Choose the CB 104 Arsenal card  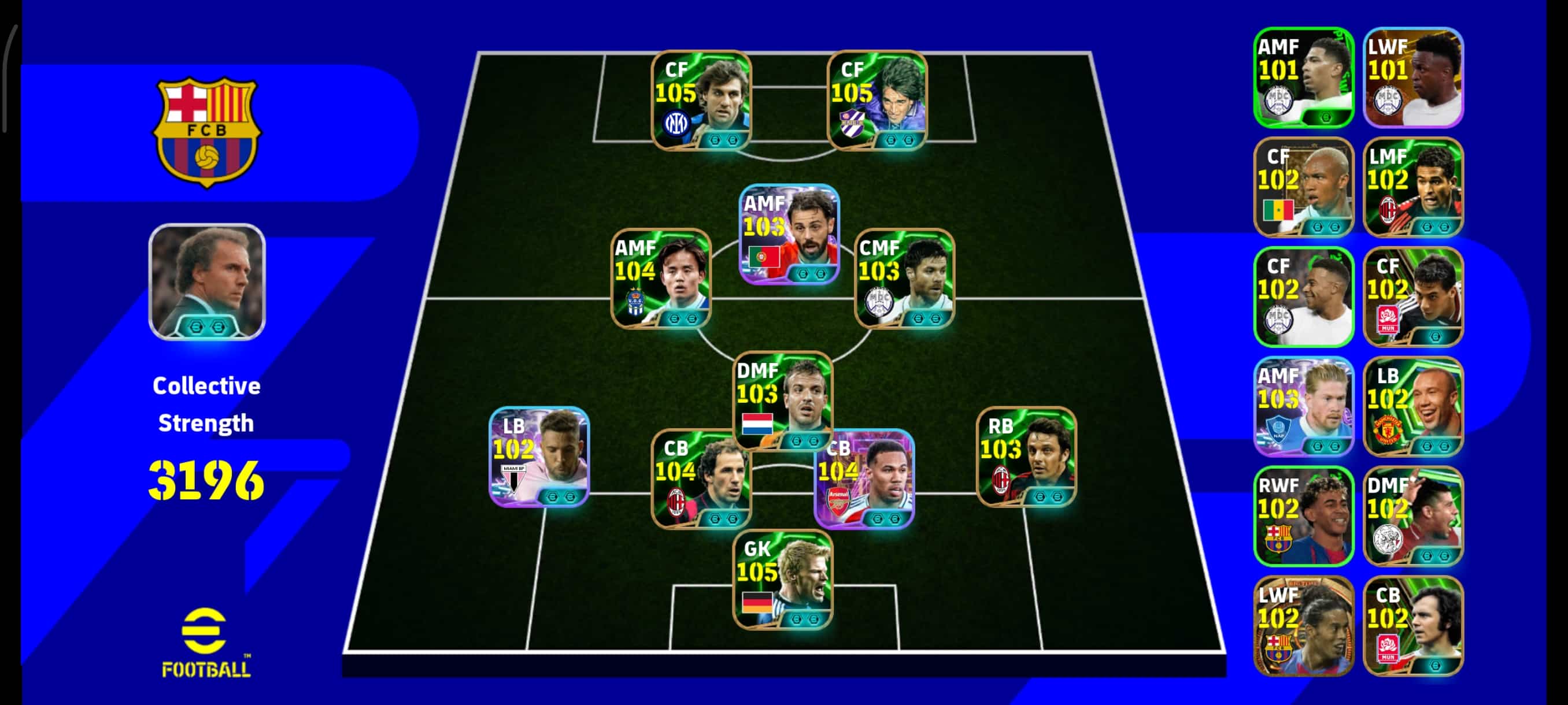864,478
